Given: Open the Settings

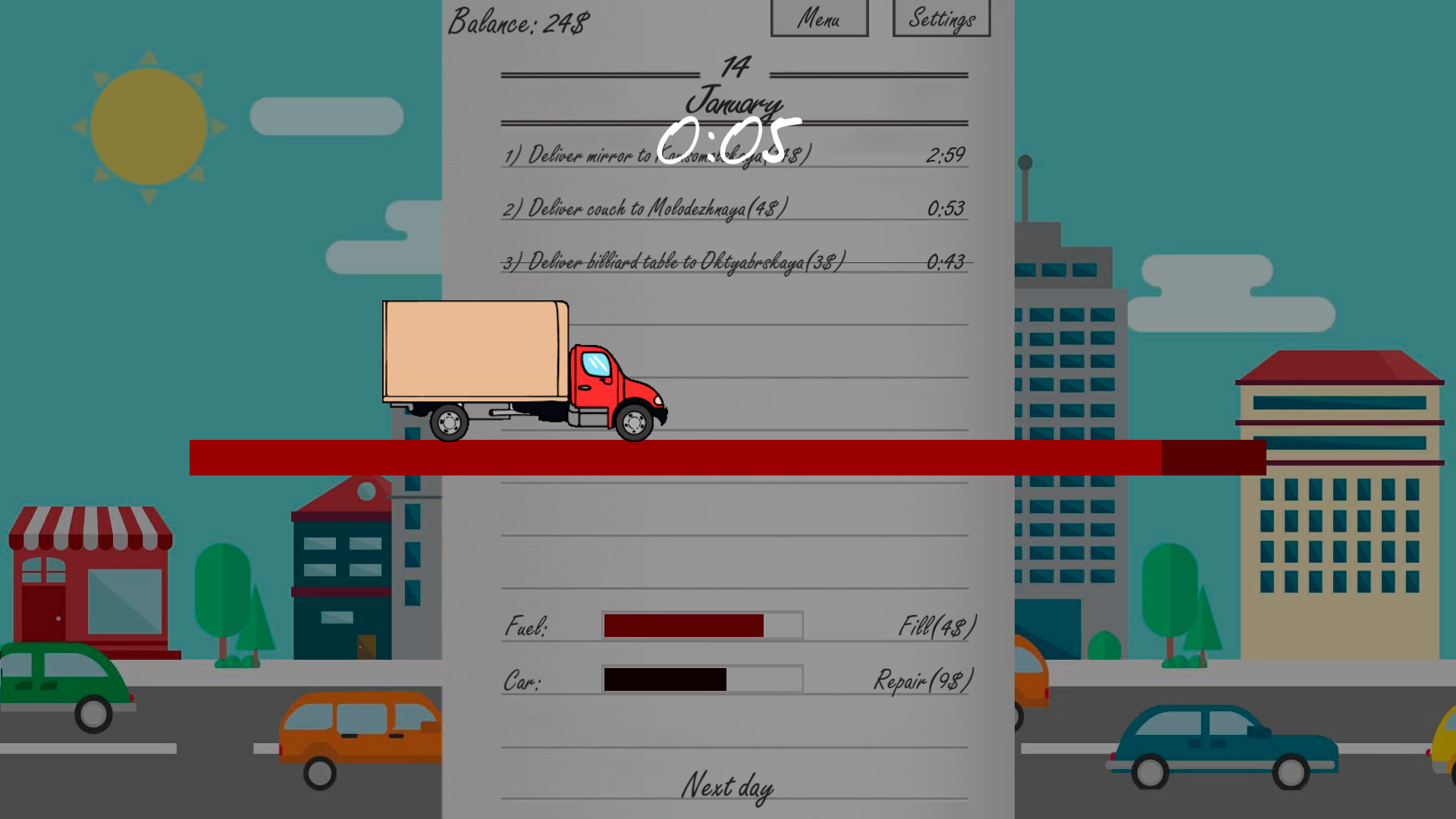Looking at the screenshot, I should pyautogui.click(x=941, y=18).
